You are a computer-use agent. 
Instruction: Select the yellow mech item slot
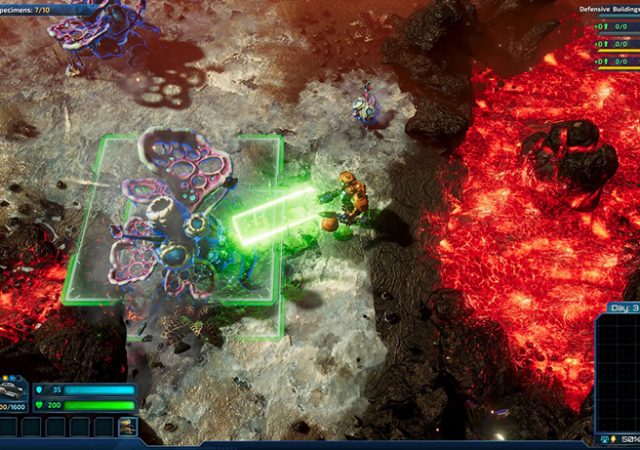point(127,428)
